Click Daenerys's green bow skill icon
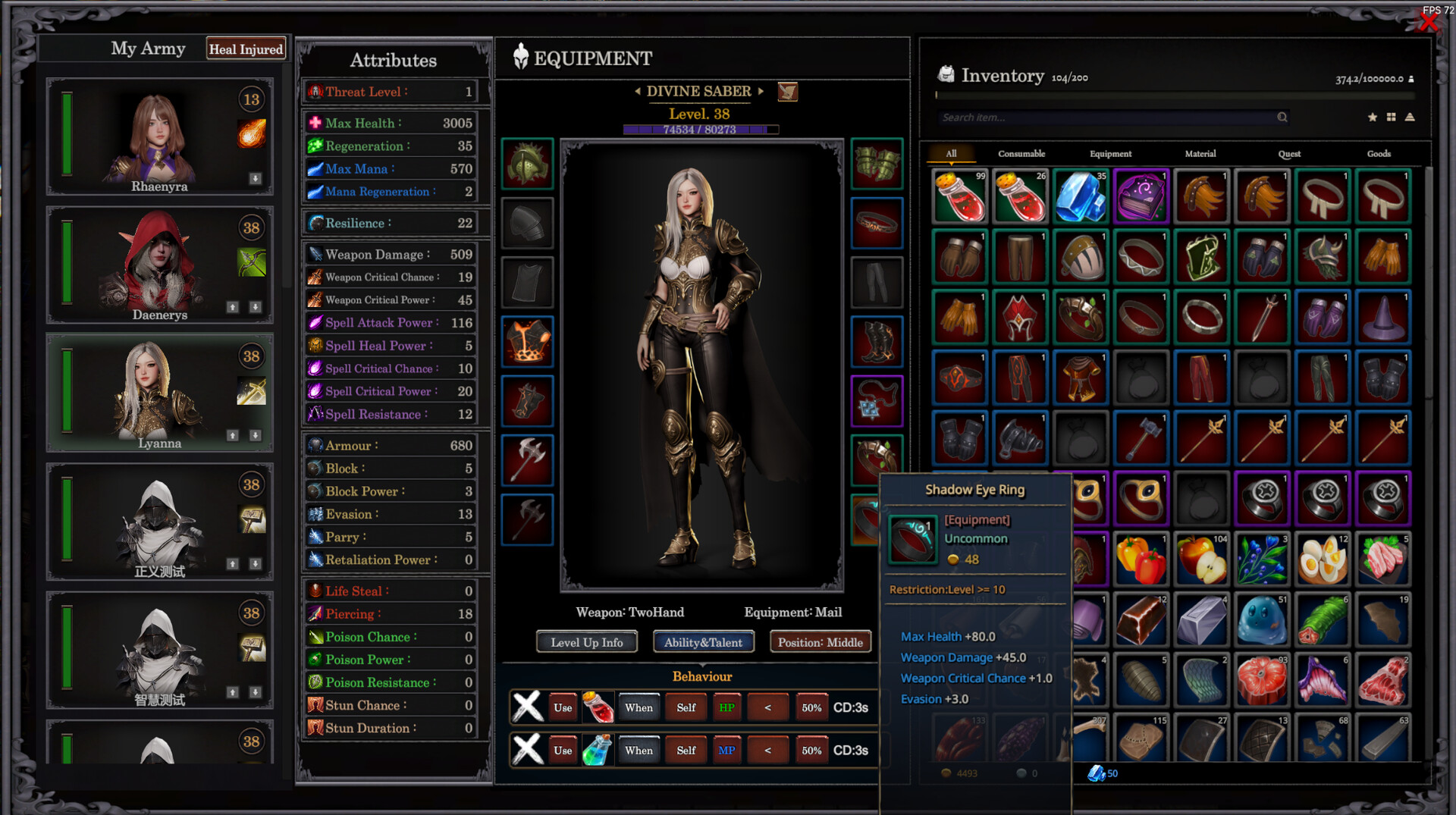The height and width of the screenshot is (815, 1456). click(x=251, y=262)
